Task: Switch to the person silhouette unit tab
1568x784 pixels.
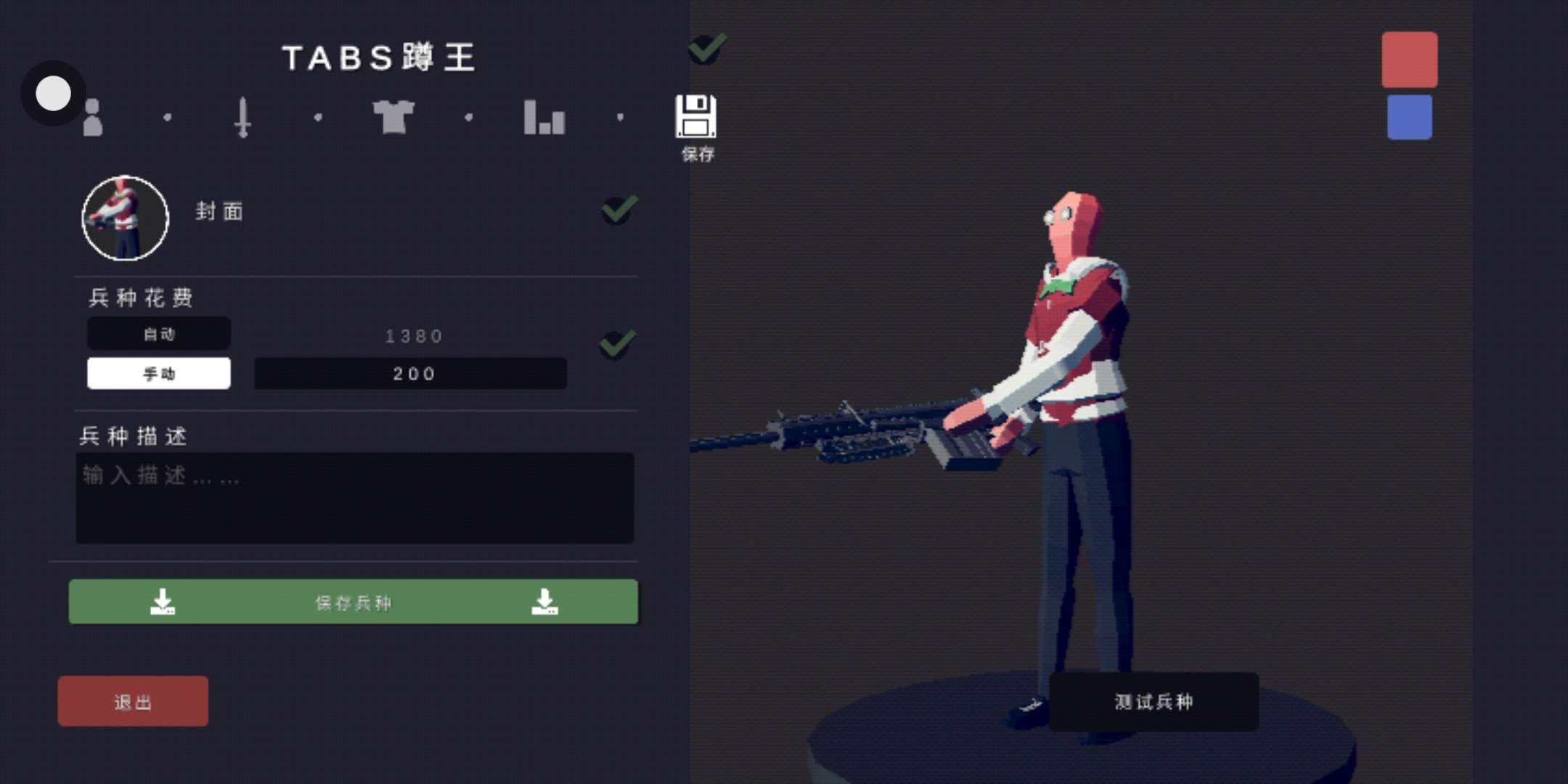Action: (93, 118)
